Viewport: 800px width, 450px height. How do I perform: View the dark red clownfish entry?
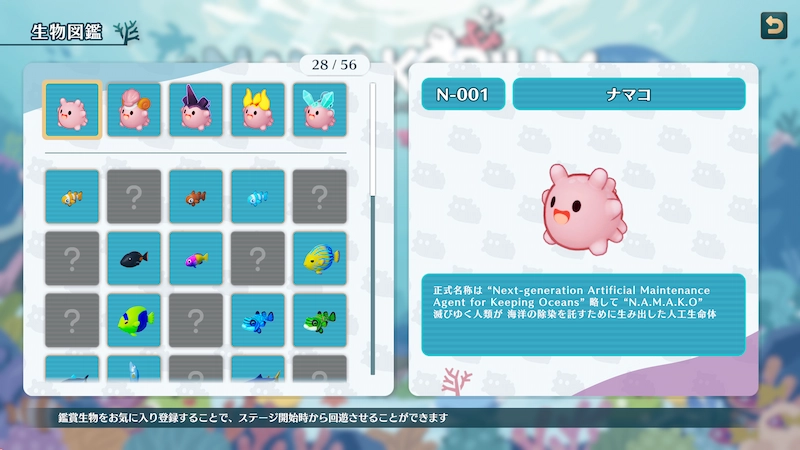click(x=196, y=196)
